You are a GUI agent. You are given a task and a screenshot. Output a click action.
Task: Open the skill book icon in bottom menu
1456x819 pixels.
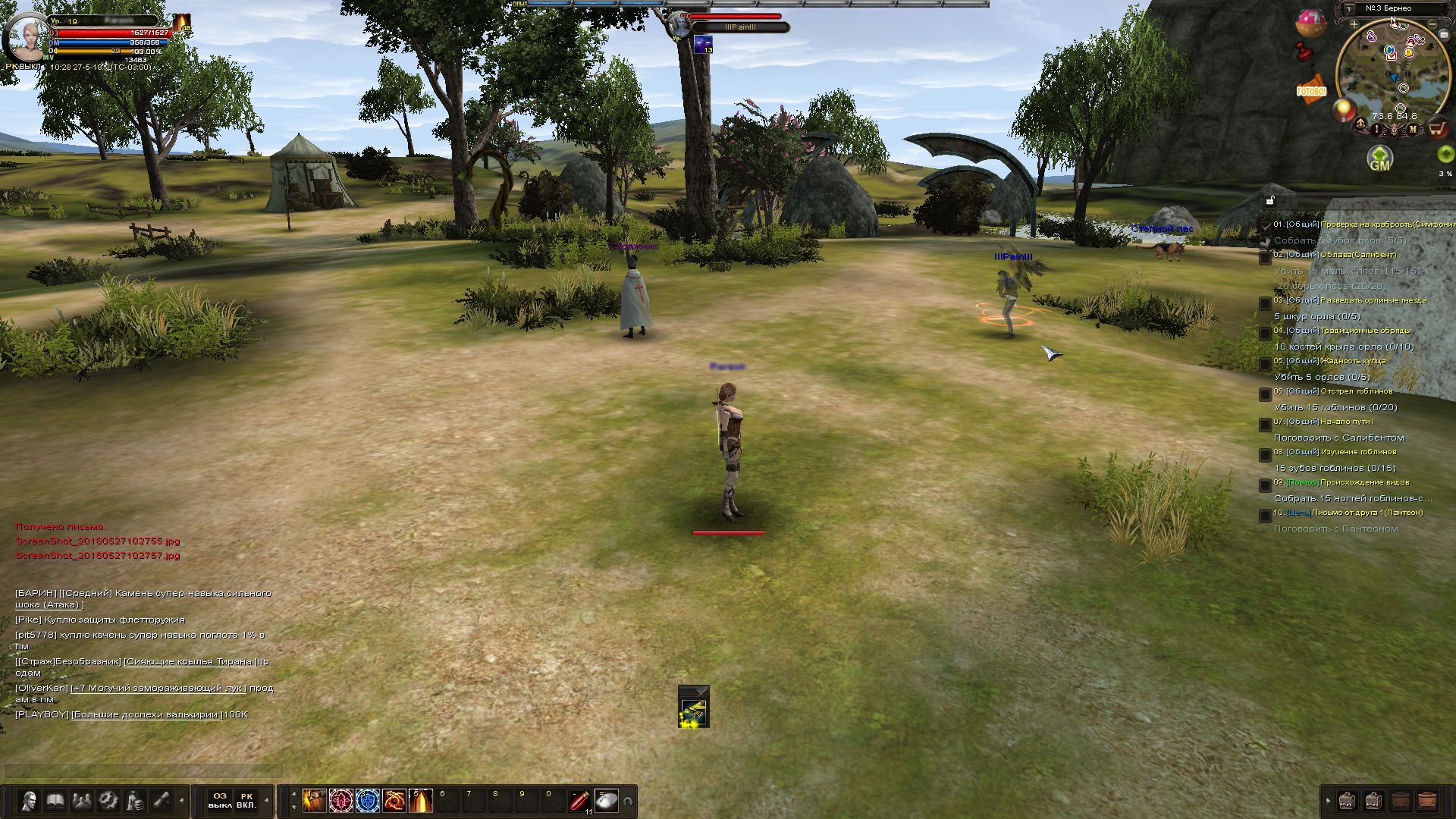[55, 801]
